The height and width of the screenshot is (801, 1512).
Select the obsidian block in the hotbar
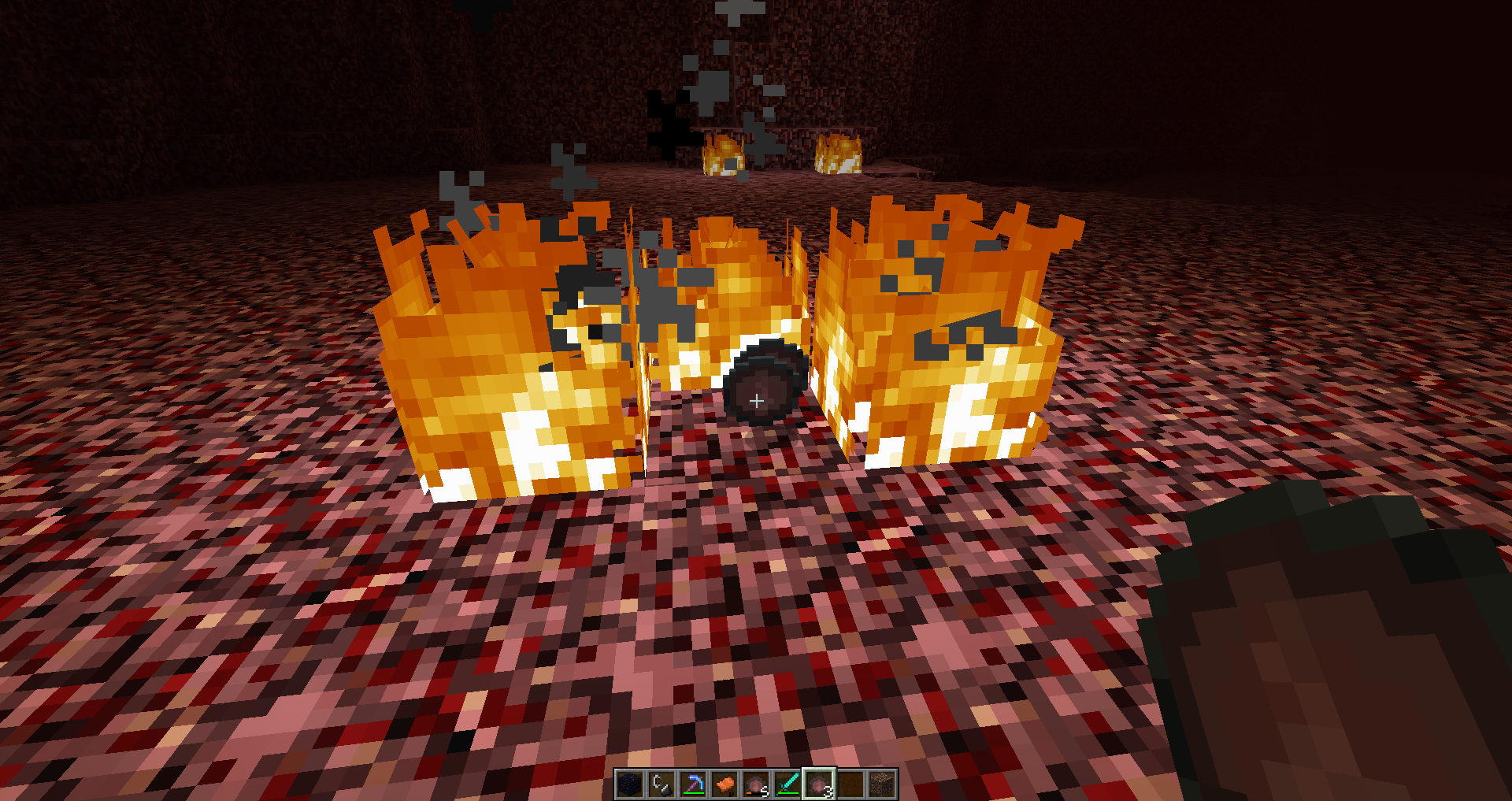[x=630, y=784]
